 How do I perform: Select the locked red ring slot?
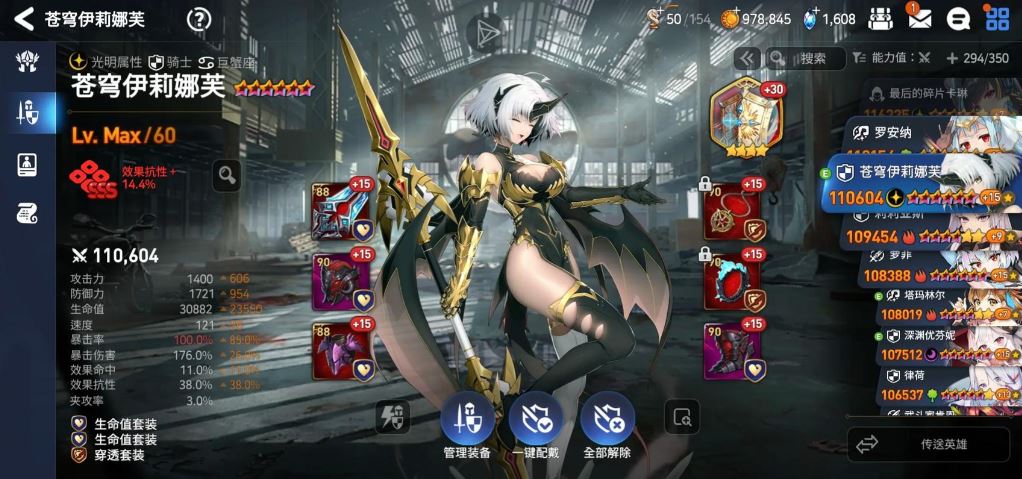pyautogui.click(x=733, y=281)
